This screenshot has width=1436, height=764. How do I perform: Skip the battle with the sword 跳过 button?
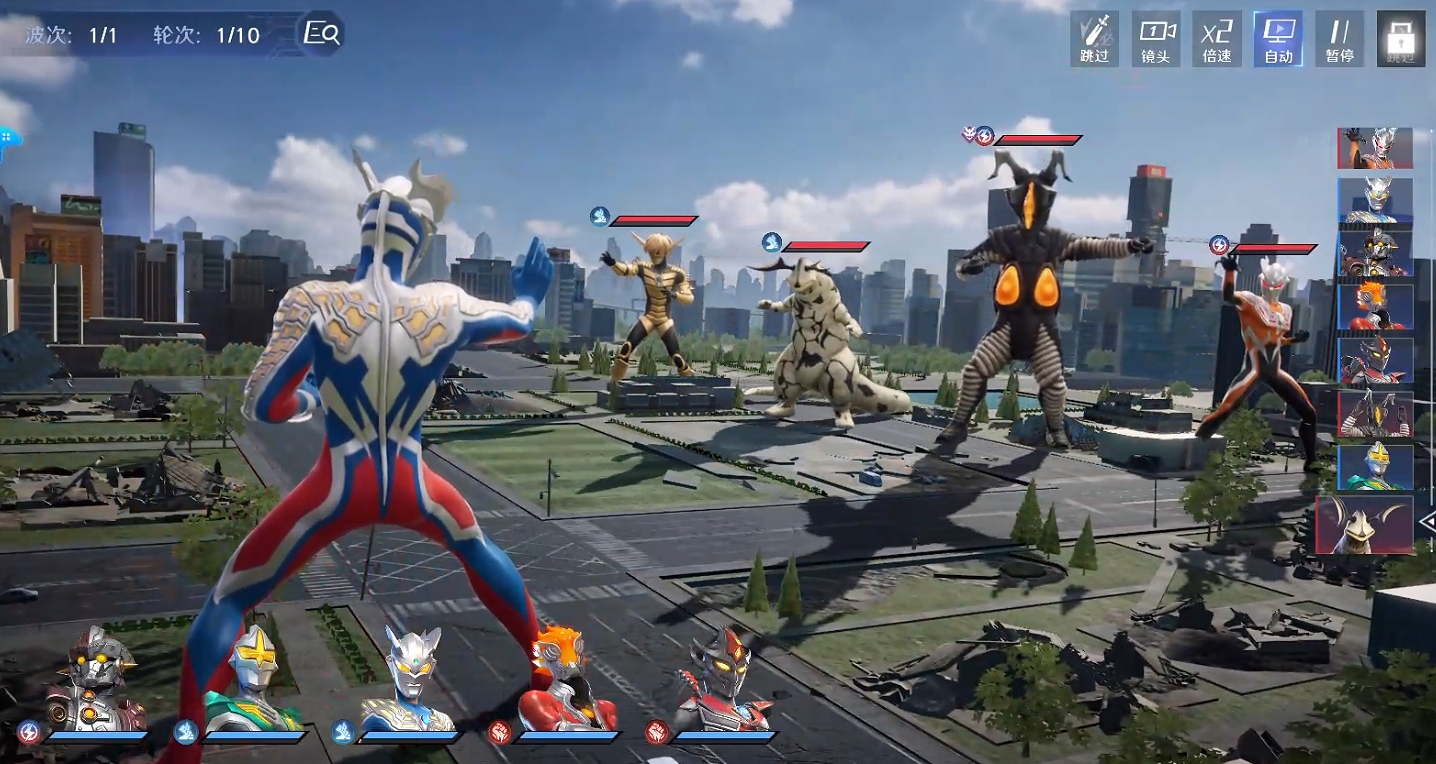(1094, 39)
